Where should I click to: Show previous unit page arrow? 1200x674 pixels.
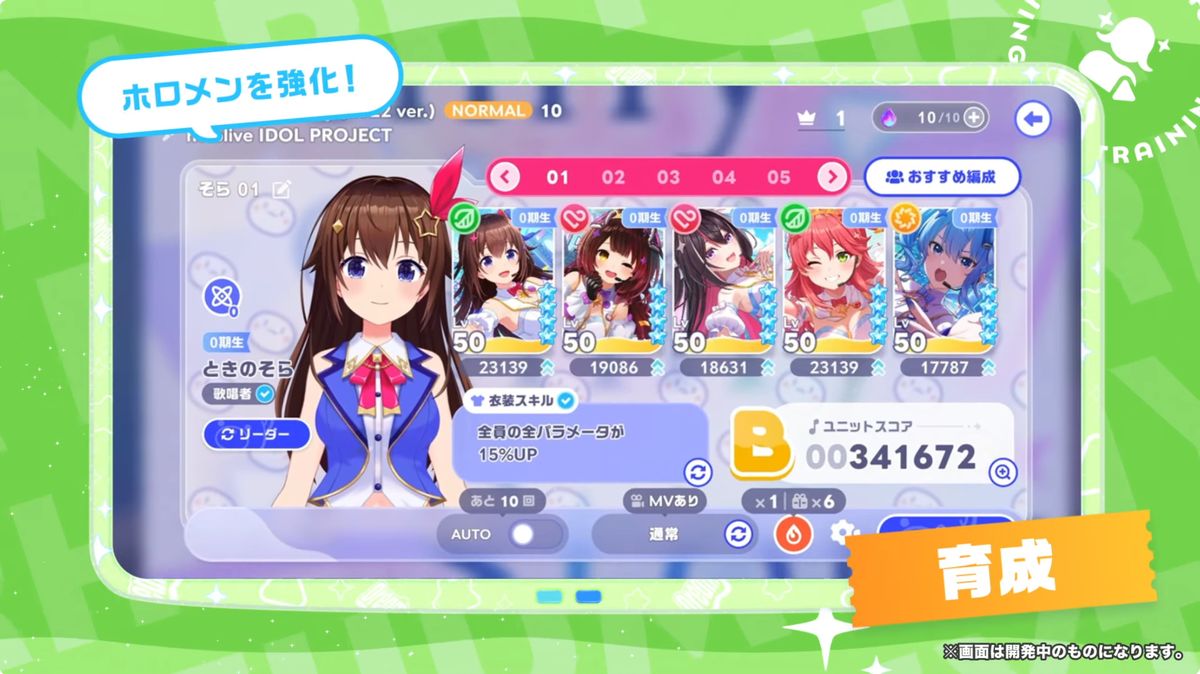click(505, 178)
